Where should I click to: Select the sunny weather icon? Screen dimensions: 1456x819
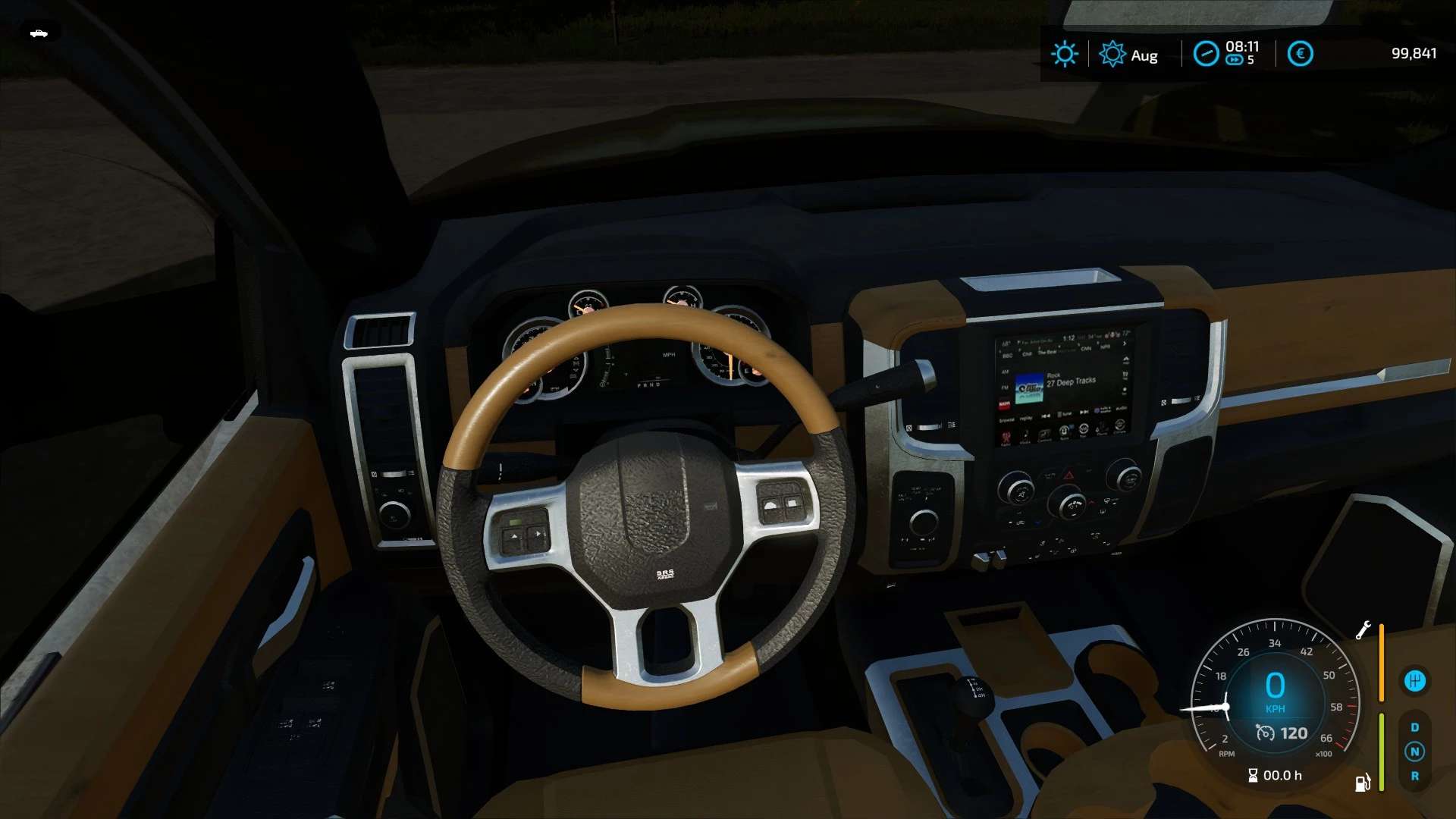(1064, 54)
